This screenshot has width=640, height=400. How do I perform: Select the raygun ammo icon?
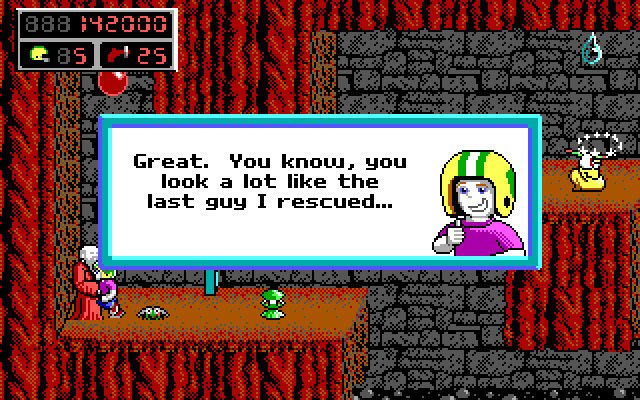117,54
